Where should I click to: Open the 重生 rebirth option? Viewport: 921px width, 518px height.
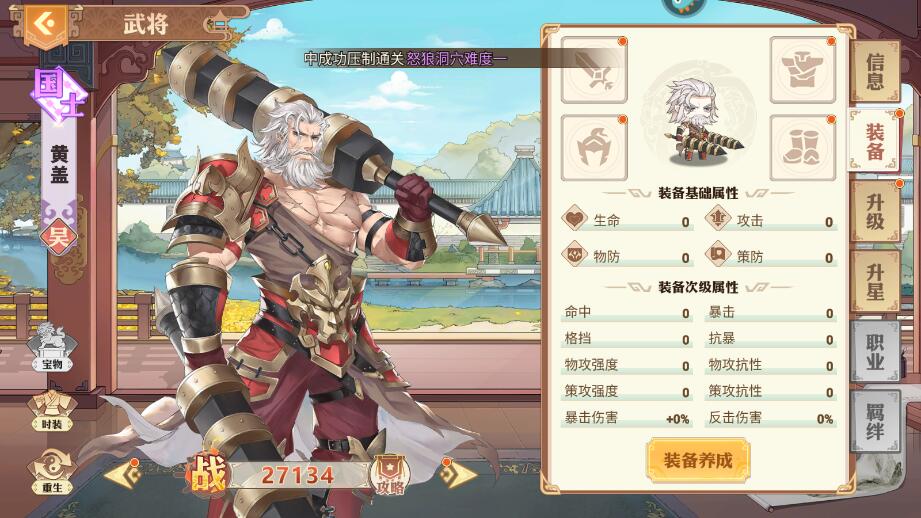pyautogui.click(x=52, y=471)
